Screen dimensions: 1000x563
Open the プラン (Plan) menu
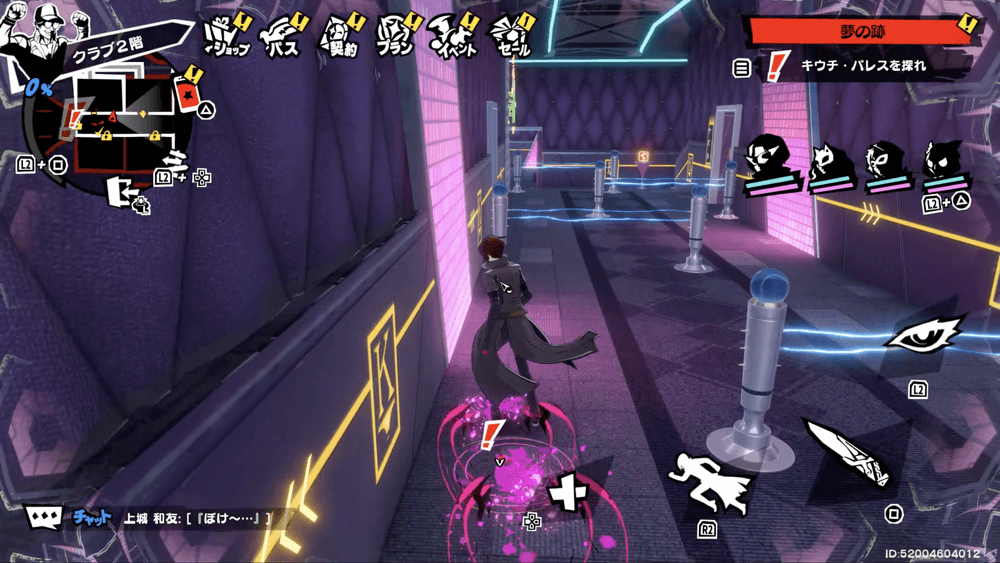(397, 38)
